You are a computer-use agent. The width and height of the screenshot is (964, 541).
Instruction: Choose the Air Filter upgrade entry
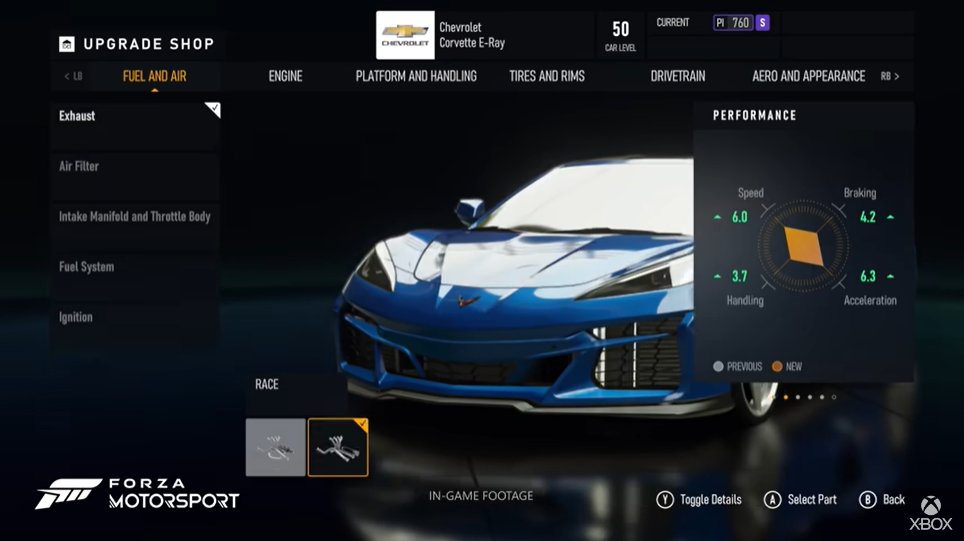[135, 166]
